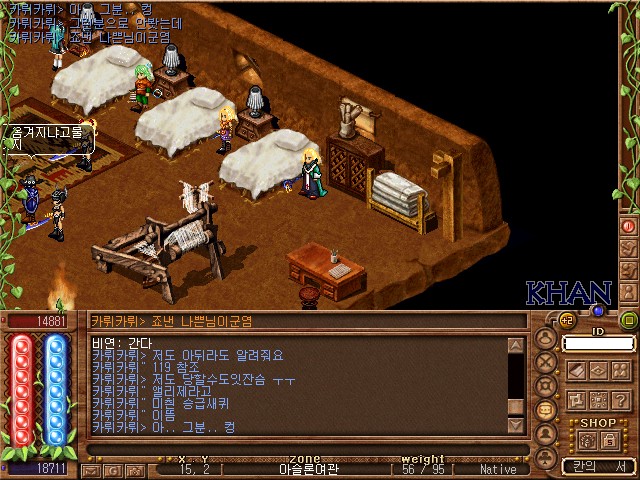Open the shop gauge icon button
Image resolution: width=640 pixels, height=480 pixels.
pos(588,441)
